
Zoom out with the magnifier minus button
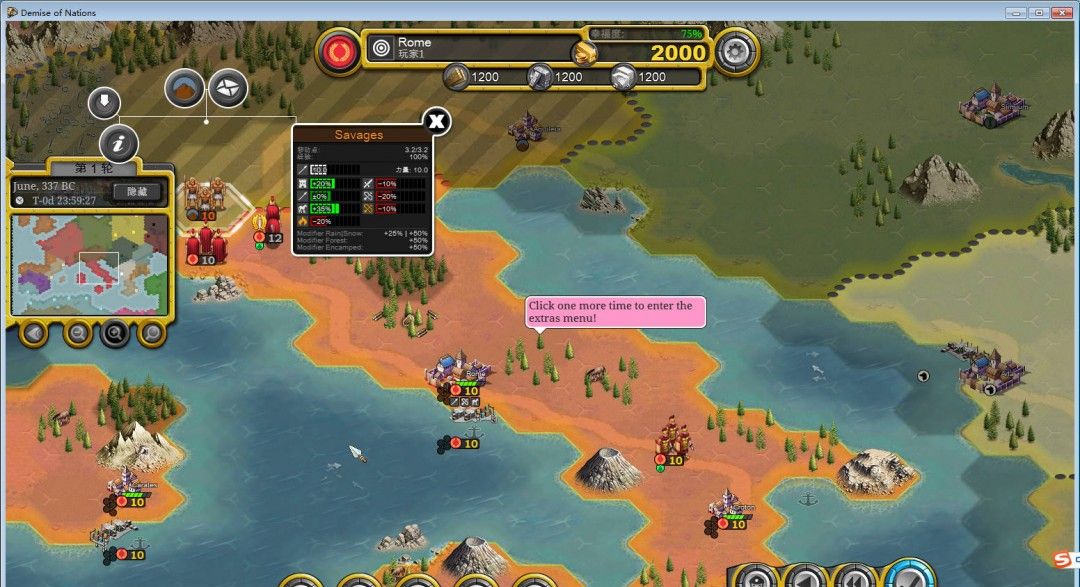pyautogui.click(x=77, y=332)
